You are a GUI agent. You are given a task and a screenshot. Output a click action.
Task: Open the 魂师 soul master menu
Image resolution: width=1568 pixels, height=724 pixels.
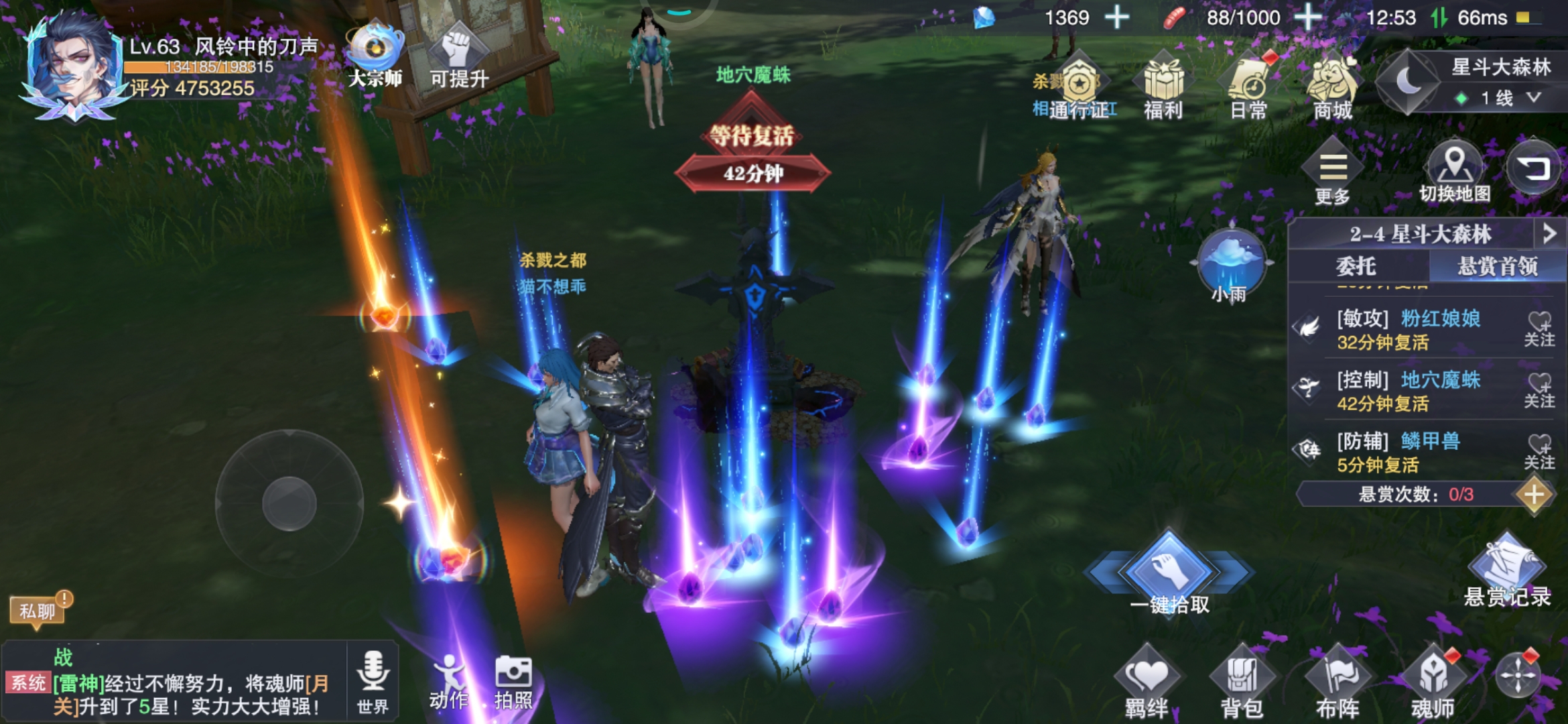tap(1433, 682)
